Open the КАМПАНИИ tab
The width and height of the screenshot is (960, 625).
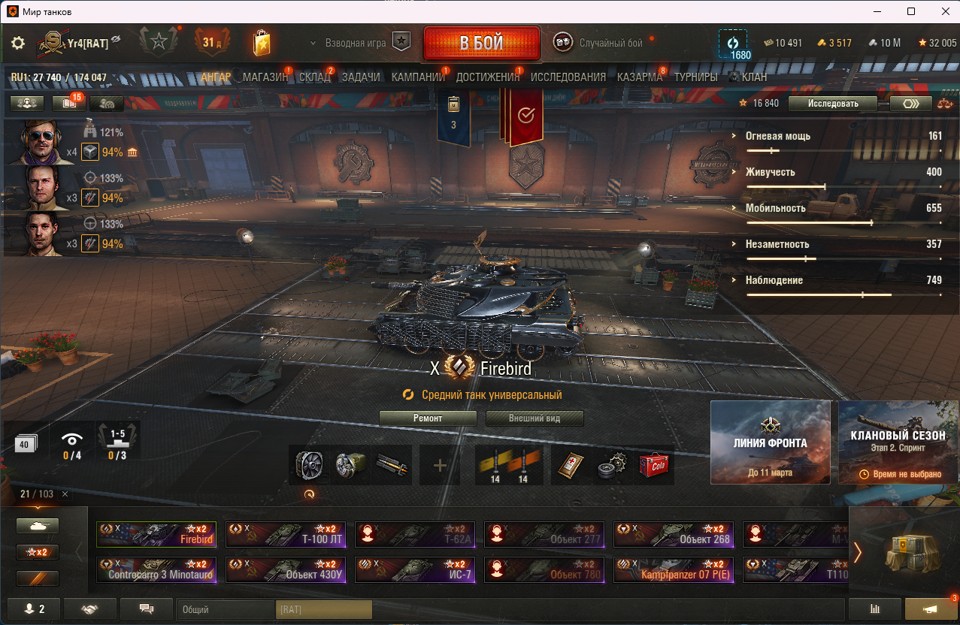coord(418,77)
